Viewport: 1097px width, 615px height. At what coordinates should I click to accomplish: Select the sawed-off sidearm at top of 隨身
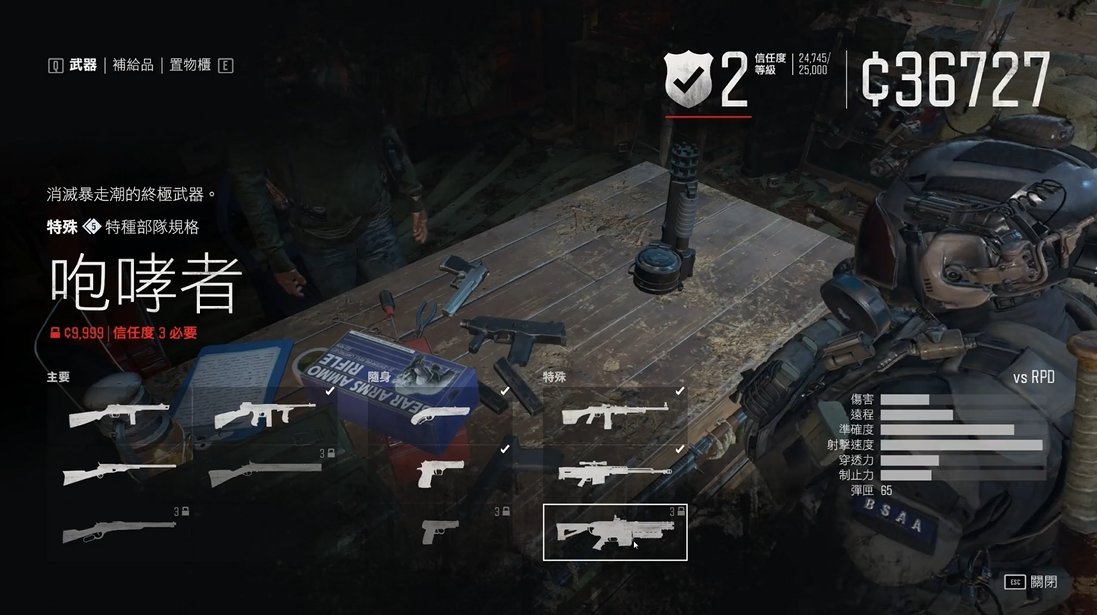pos(440,414)
